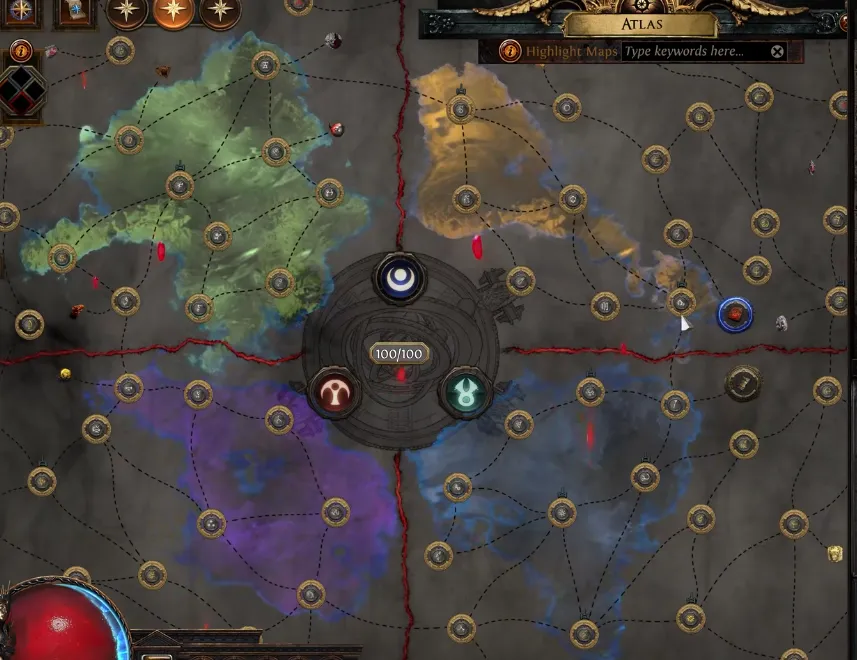857x660 pixels.
Task: Select the large dark map node with the tower symbol
Action: tap(743, 383)
